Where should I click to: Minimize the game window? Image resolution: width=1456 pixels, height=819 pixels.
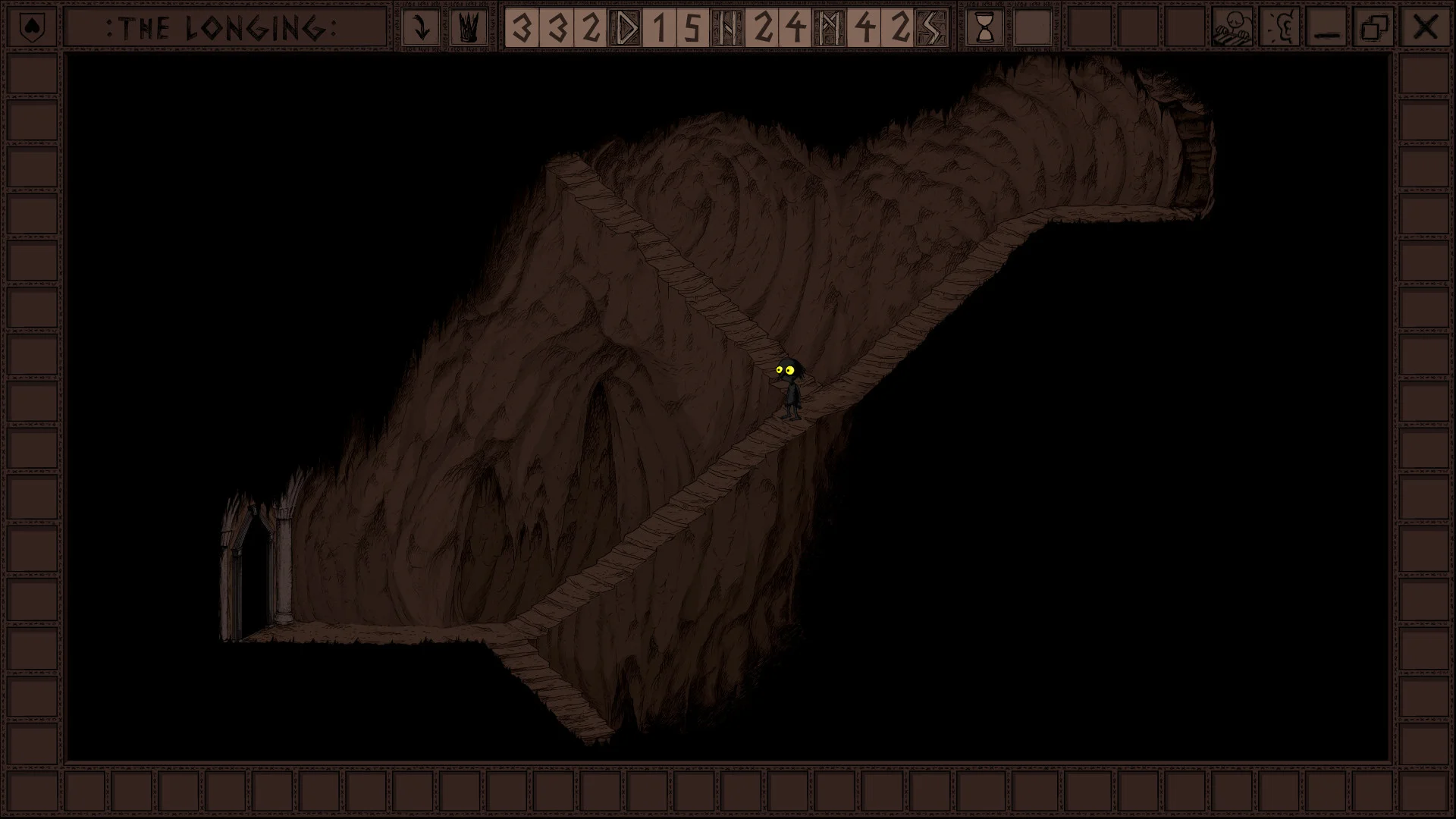(1327, 28)
